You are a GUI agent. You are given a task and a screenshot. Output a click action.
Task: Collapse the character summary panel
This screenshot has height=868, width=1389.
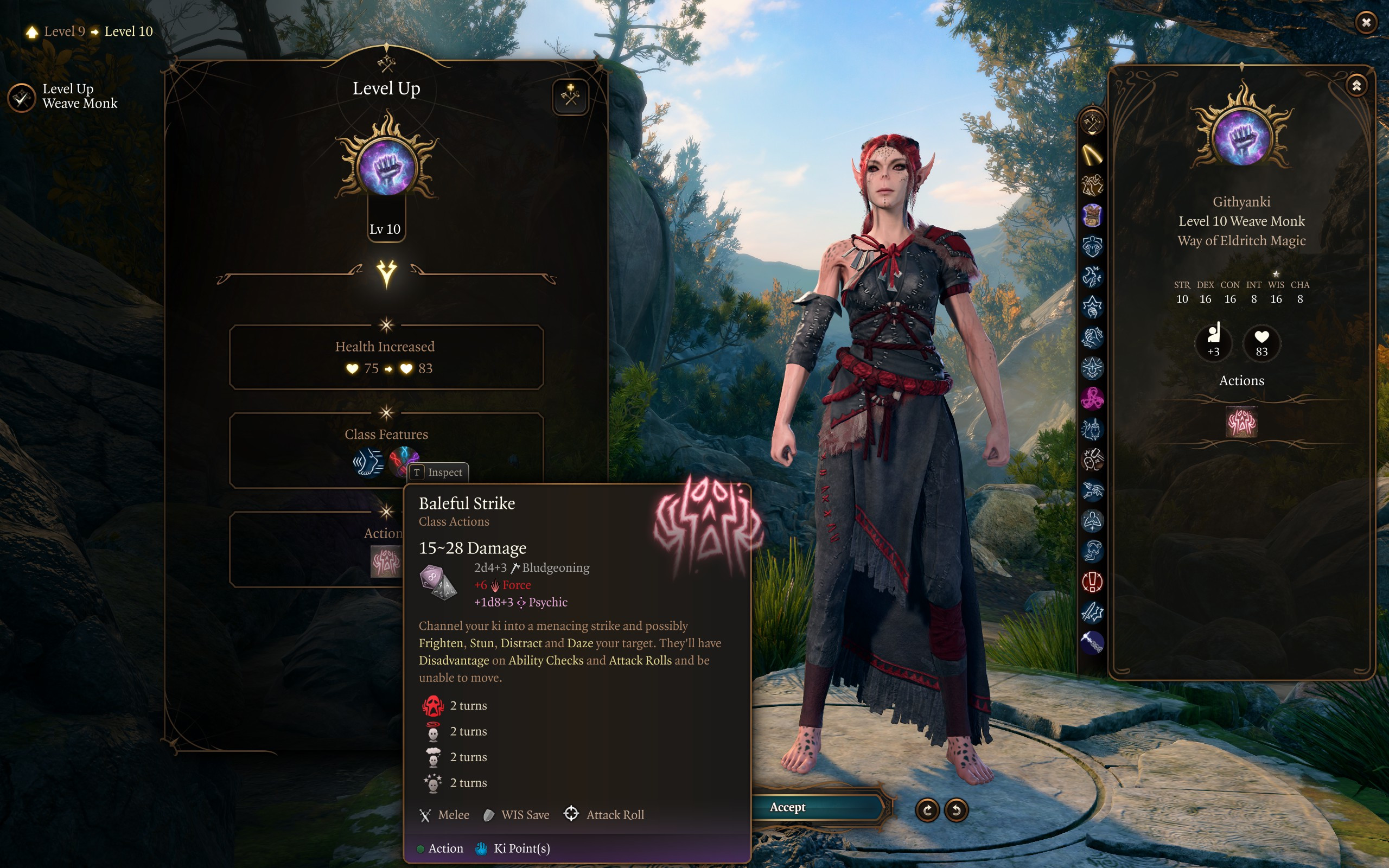click(1356, 86)
